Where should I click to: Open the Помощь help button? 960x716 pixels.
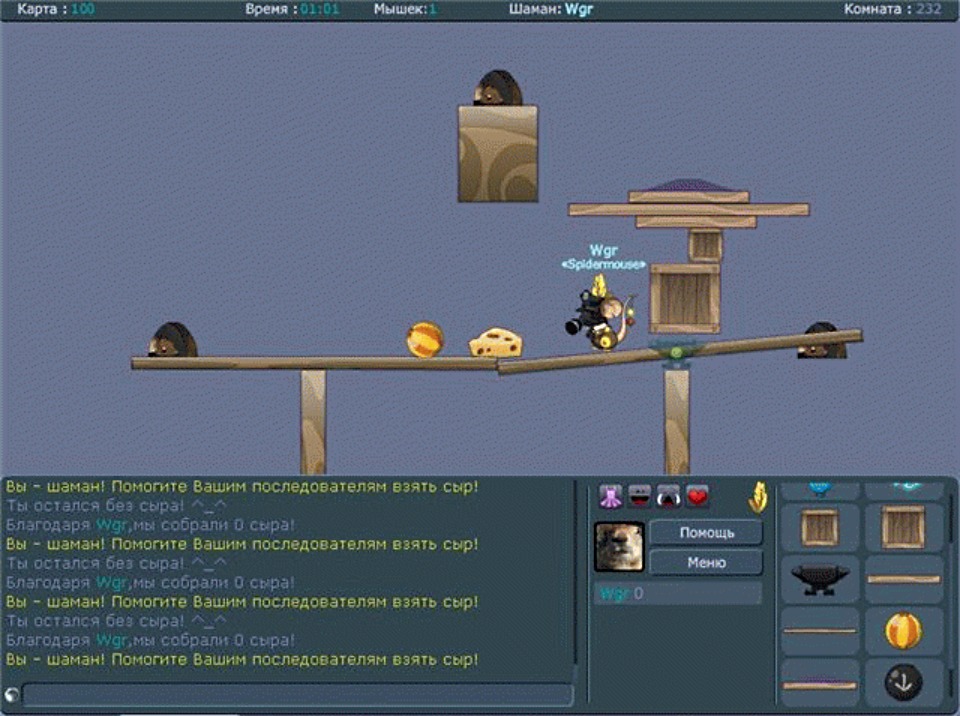706,532
